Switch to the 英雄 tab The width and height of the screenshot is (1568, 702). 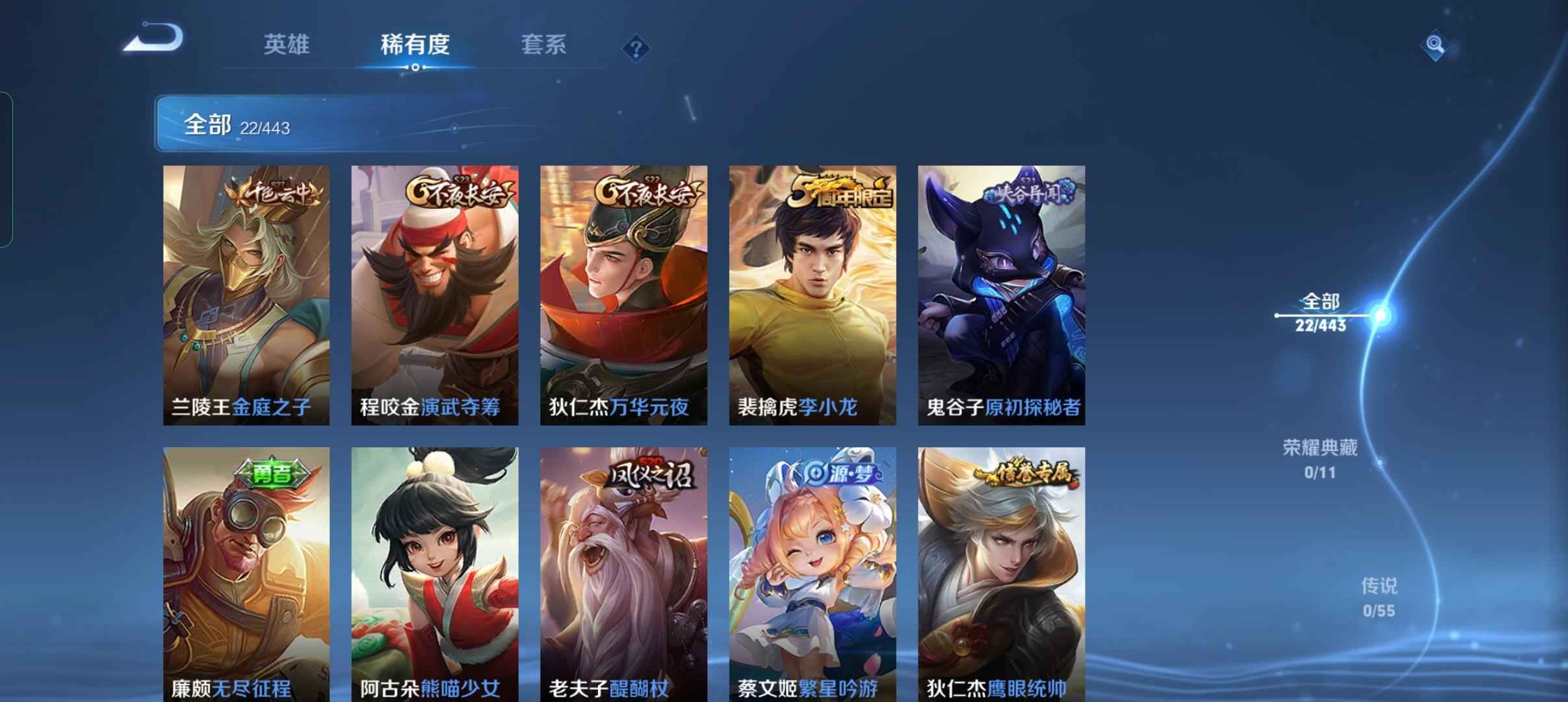tap(286, 45)
